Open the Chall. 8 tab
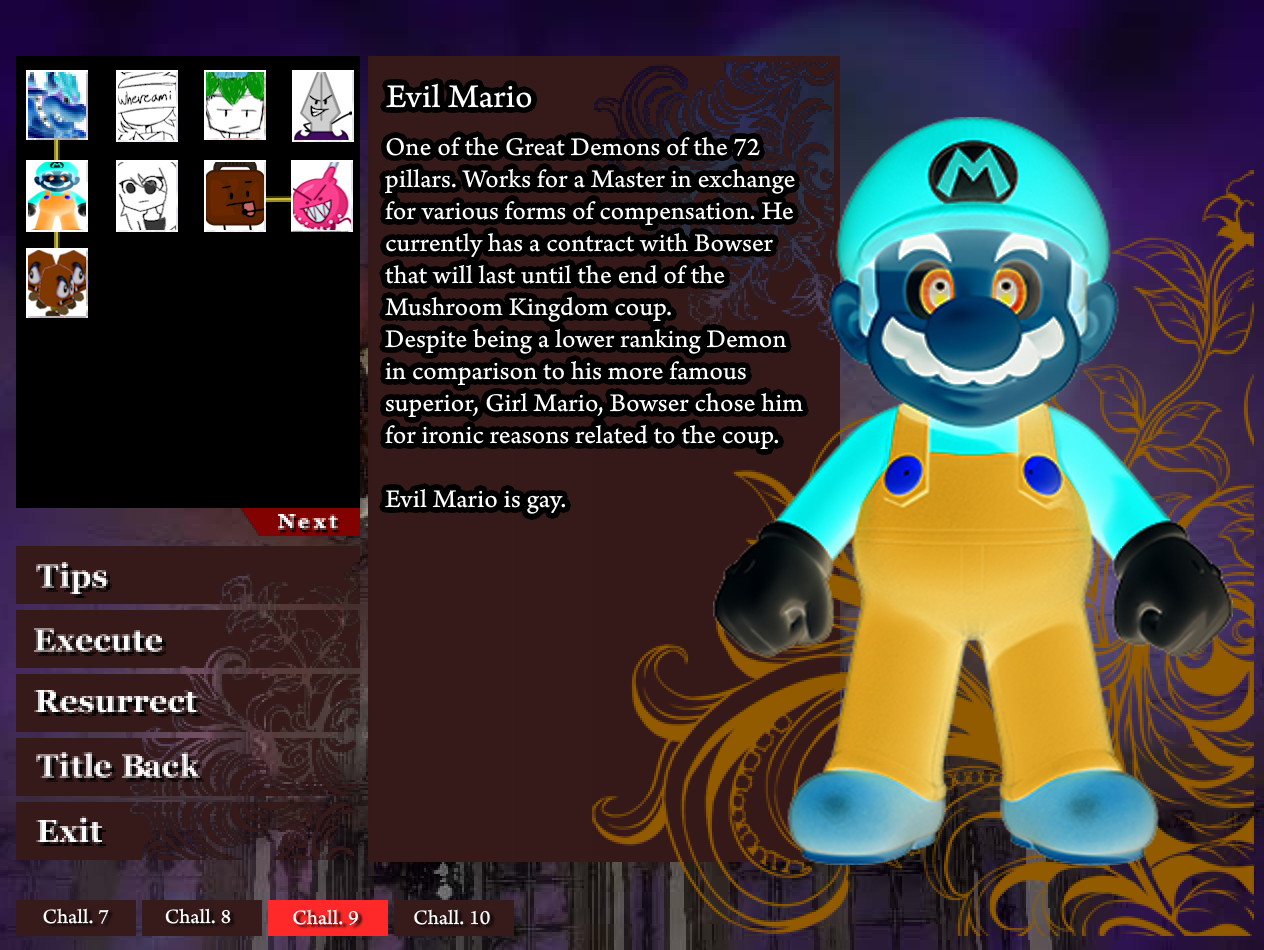This screenshot has width=1264, height=950. click(x=198, y=917)
